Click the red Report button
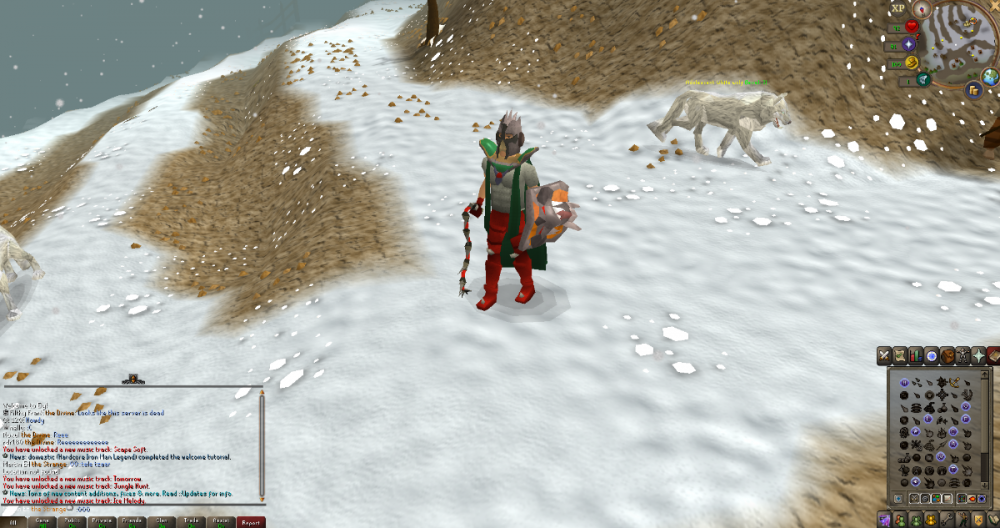1000x528 pixels. [x=251, y=522]
